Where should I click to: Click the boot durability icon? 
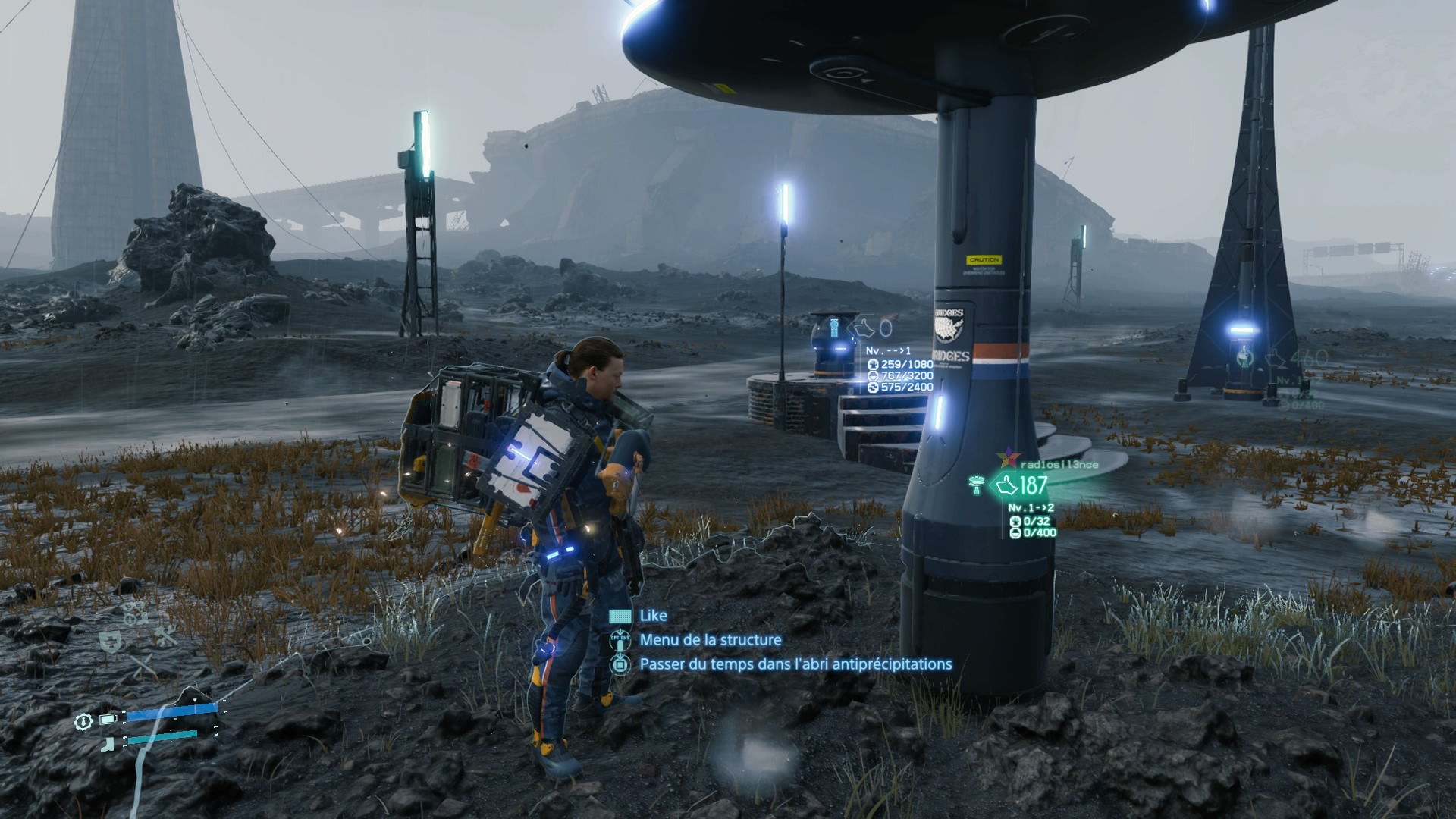(109, 743)
